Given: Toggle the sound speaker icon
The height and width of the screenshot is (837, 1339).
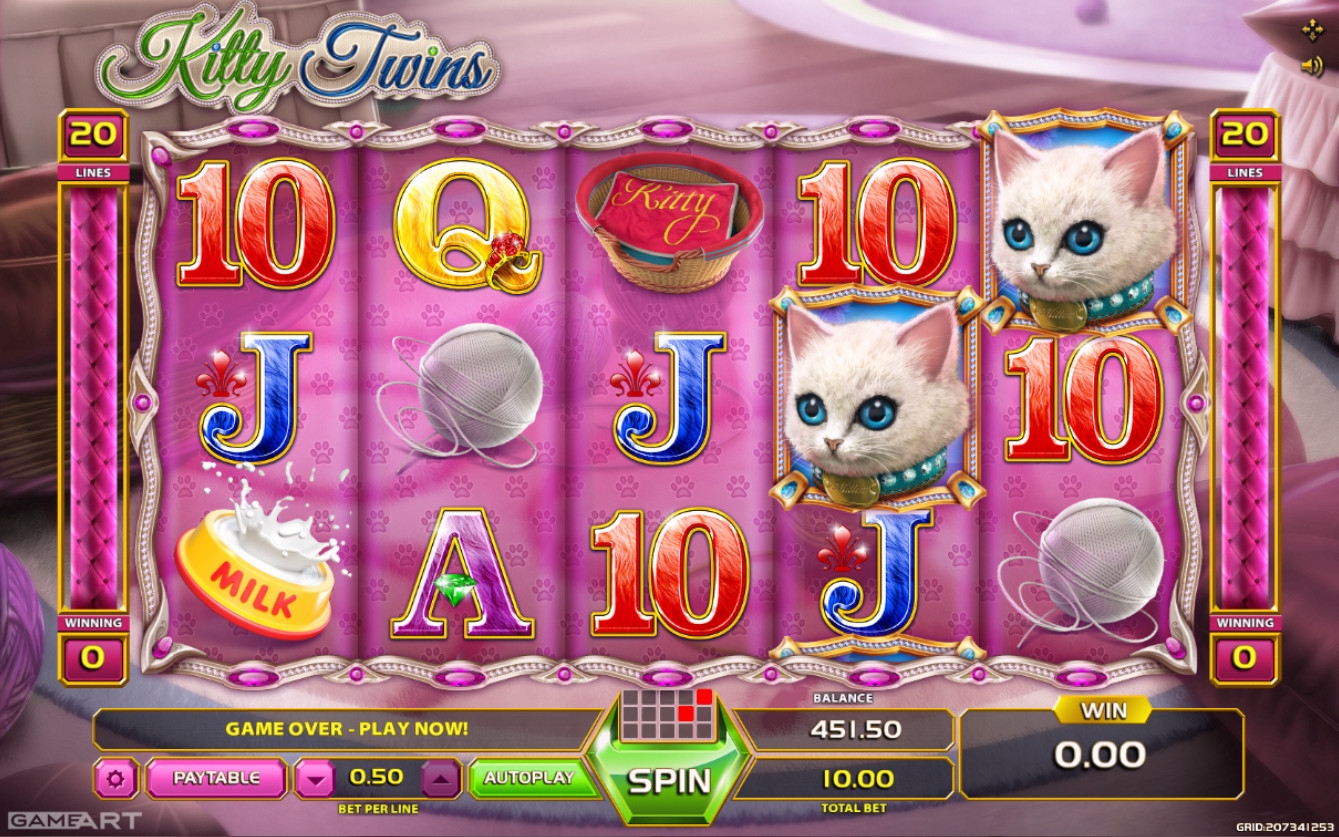Looking at the screenshot, I should [1311, 66].
